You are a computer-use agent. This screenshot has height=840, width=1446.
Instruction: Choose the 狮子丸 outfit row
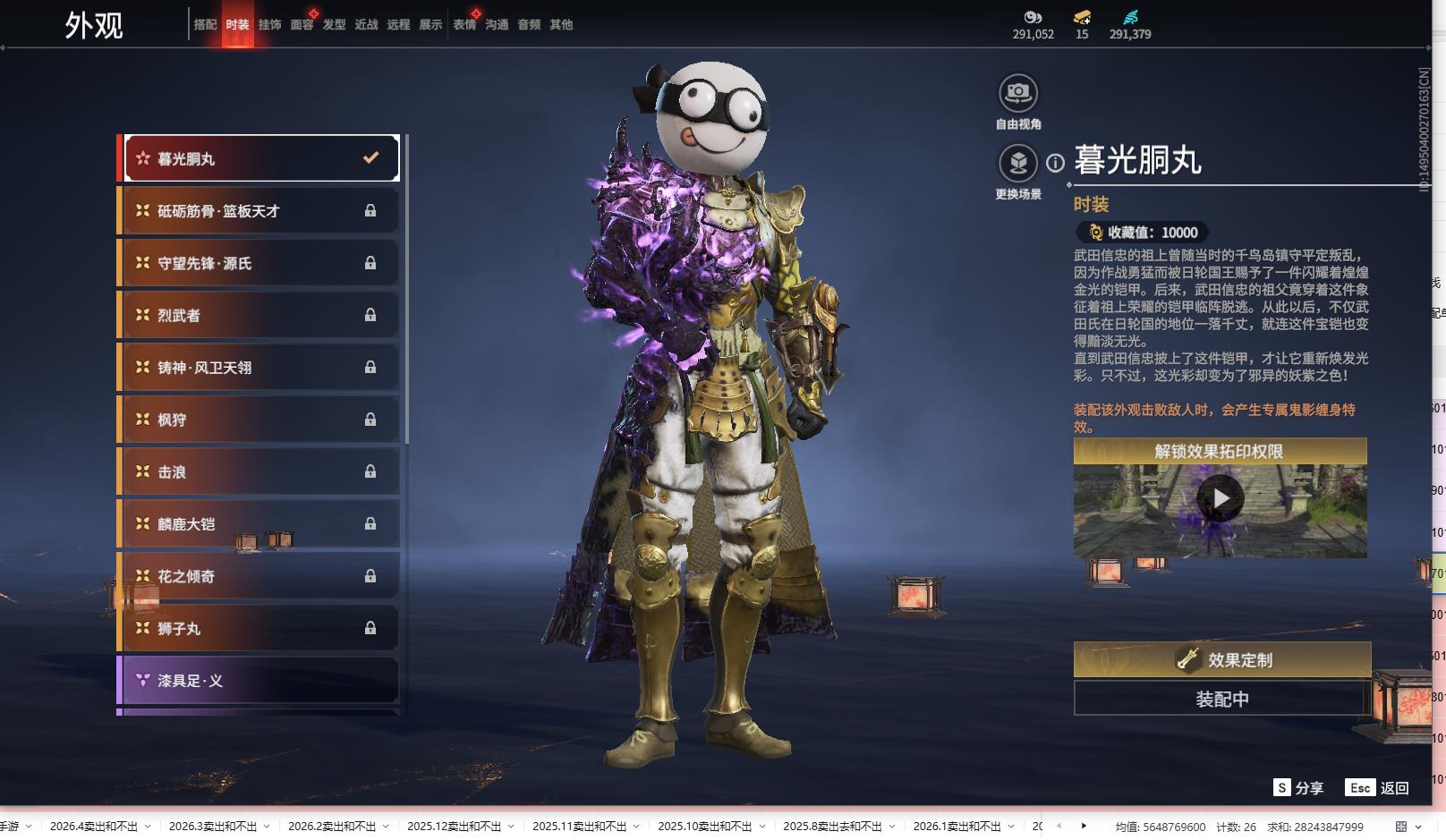[x=259, y=629]
